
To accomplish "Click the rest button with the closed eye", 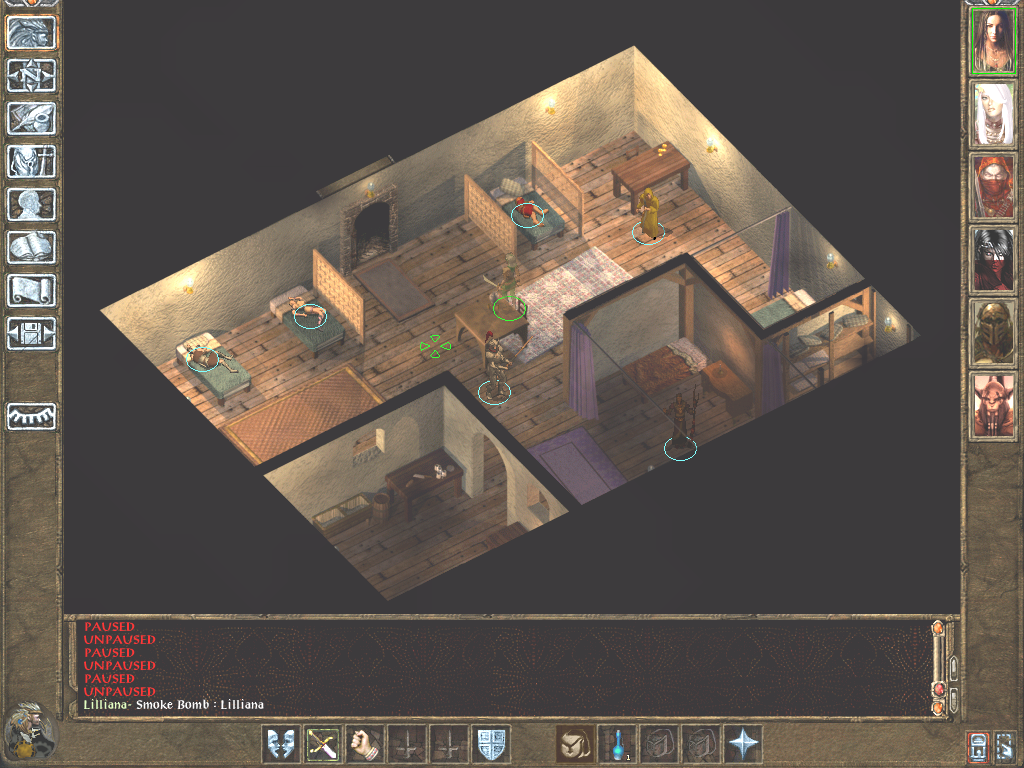I will click(32, 416).
